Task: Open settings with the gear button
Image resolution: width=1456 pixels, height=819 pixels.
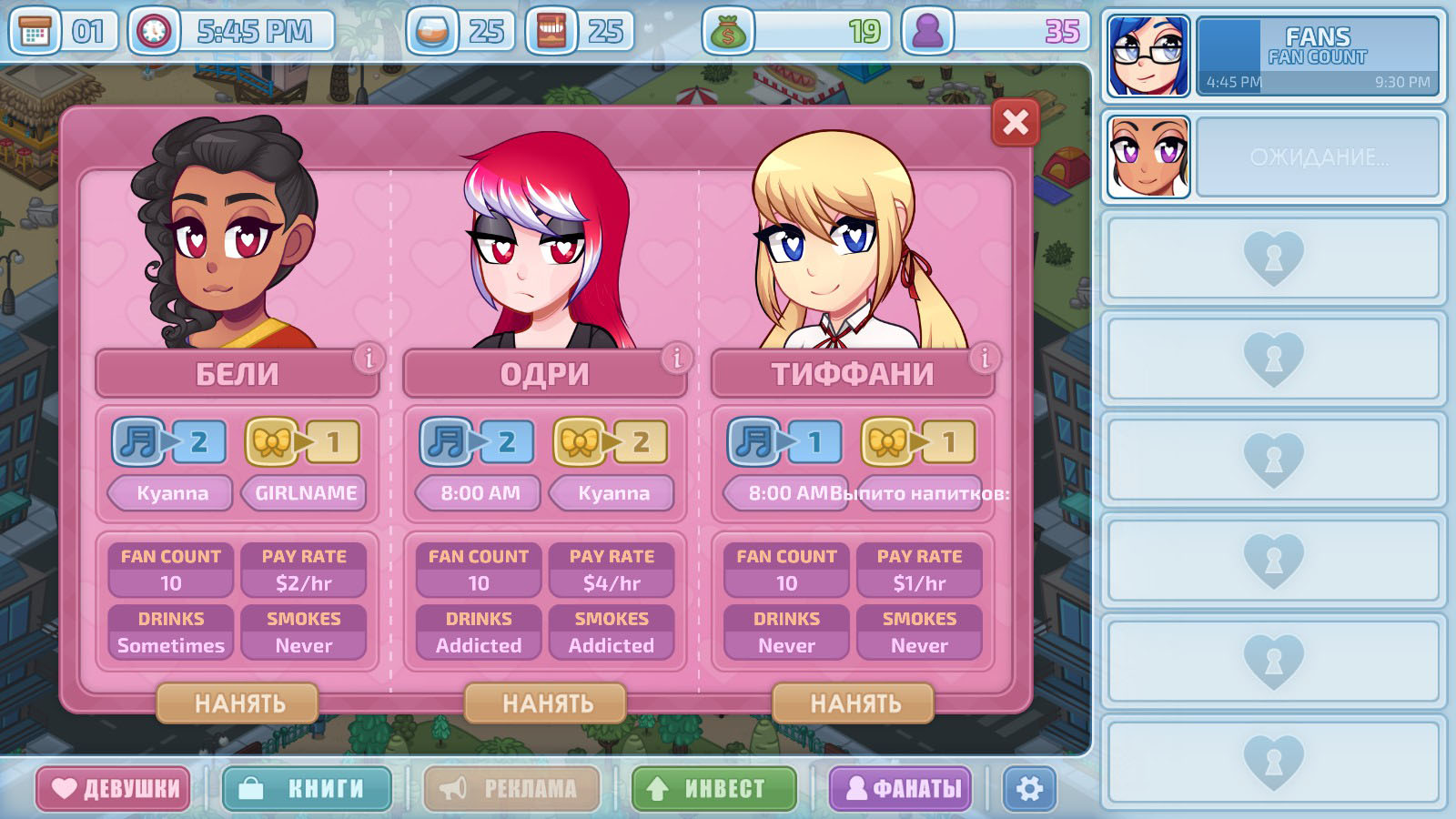Action: (1029, 788)
